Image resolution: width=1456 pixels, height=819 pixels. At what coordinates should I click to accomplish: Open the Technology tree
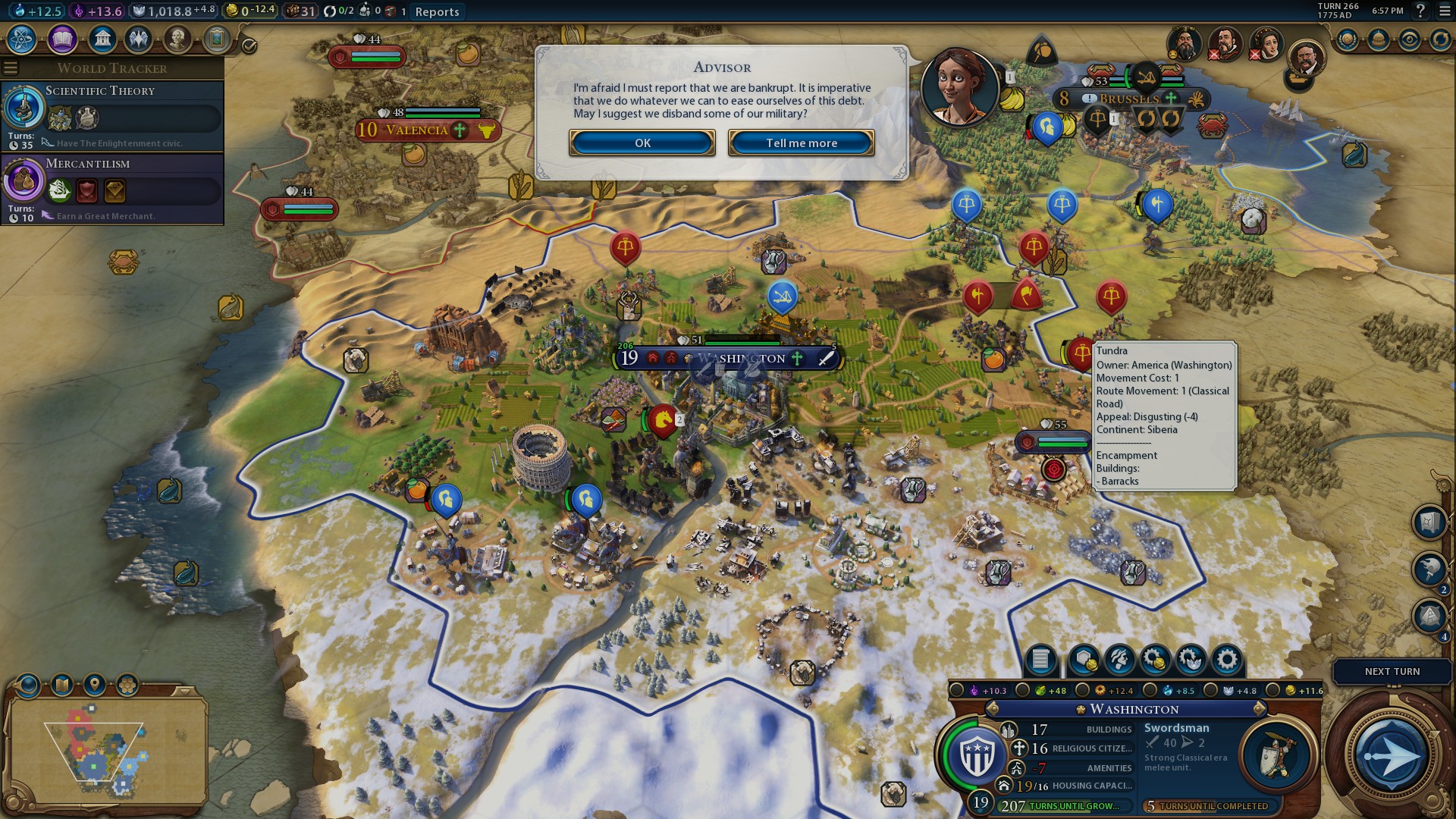[x=21, y=39]
